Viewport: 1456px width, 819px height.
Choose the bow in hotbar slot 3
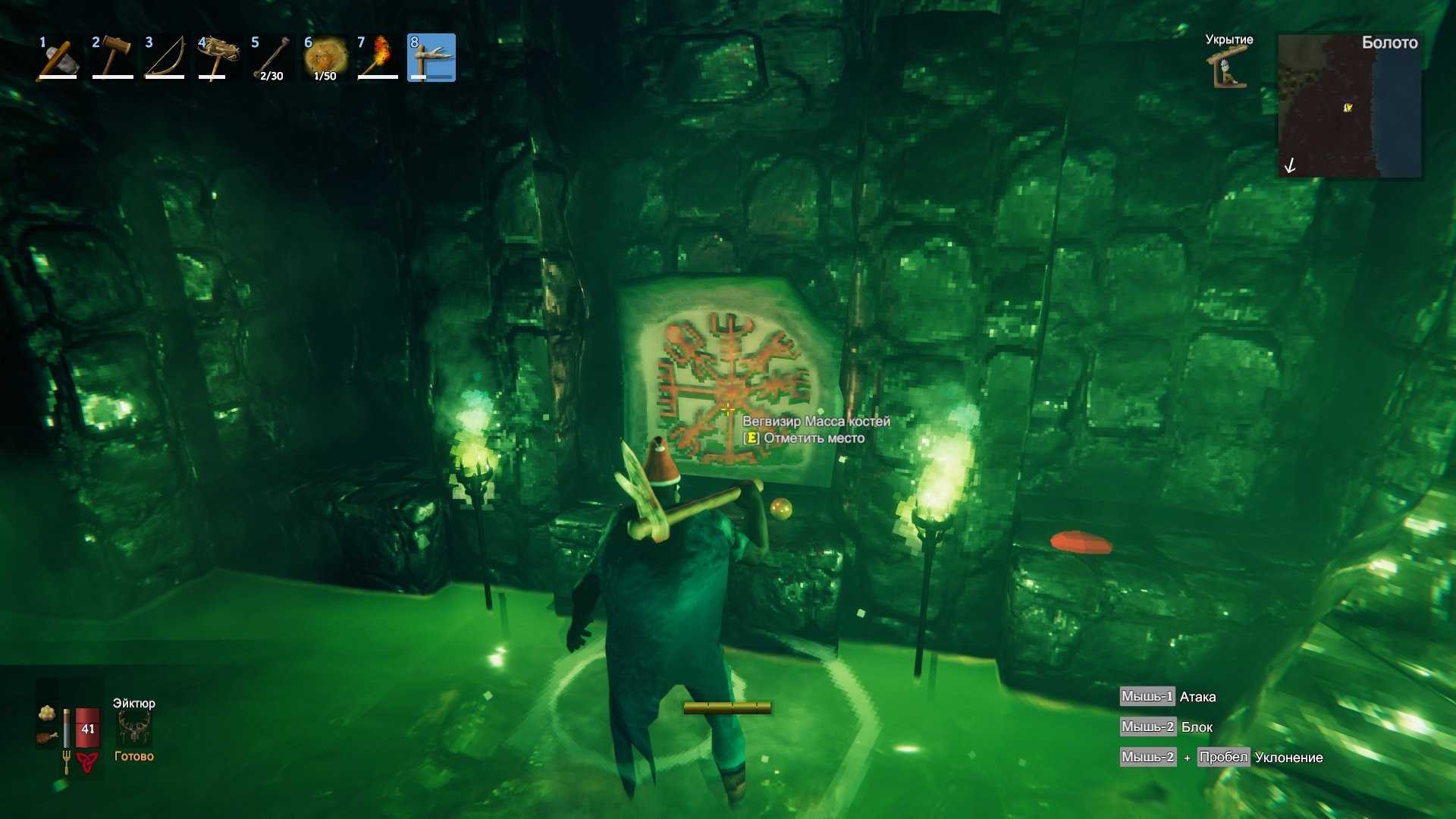[x=165, y=58]
